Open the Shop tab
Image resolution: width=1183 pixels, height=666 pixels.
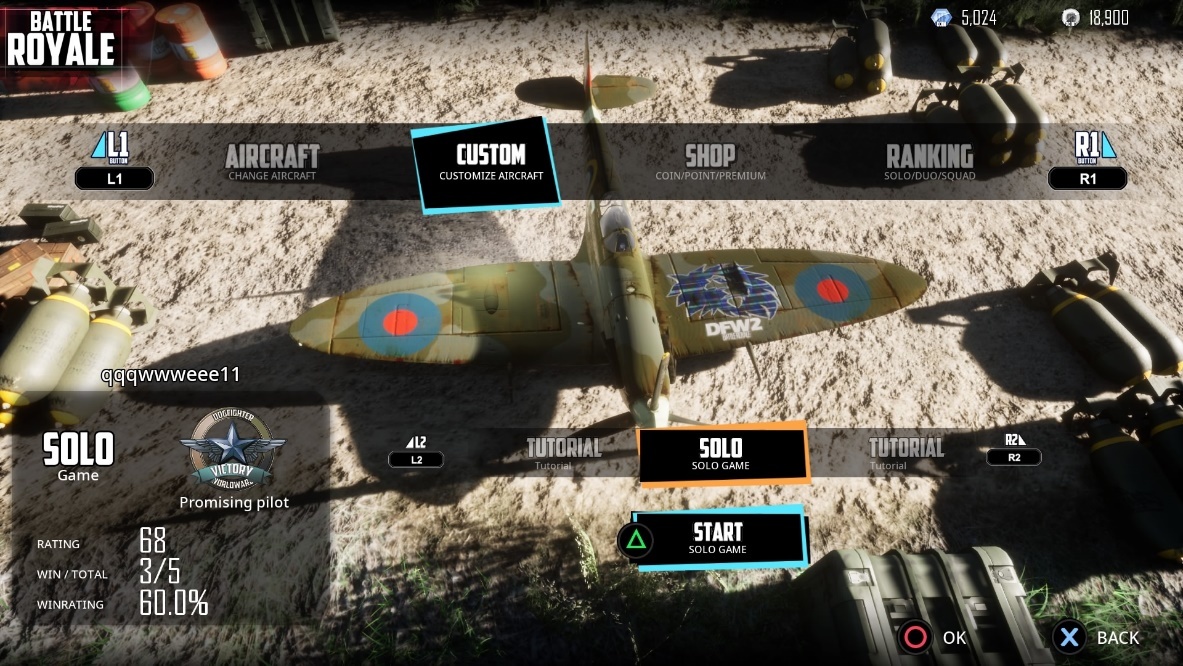710,161
